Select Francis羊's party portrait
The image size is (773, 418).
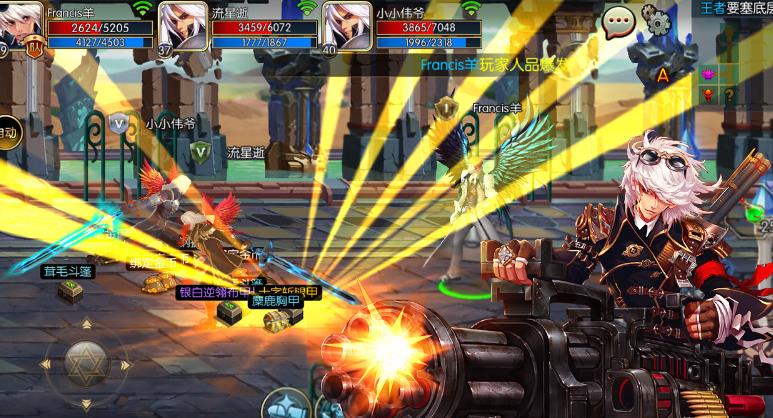point(20,24)
